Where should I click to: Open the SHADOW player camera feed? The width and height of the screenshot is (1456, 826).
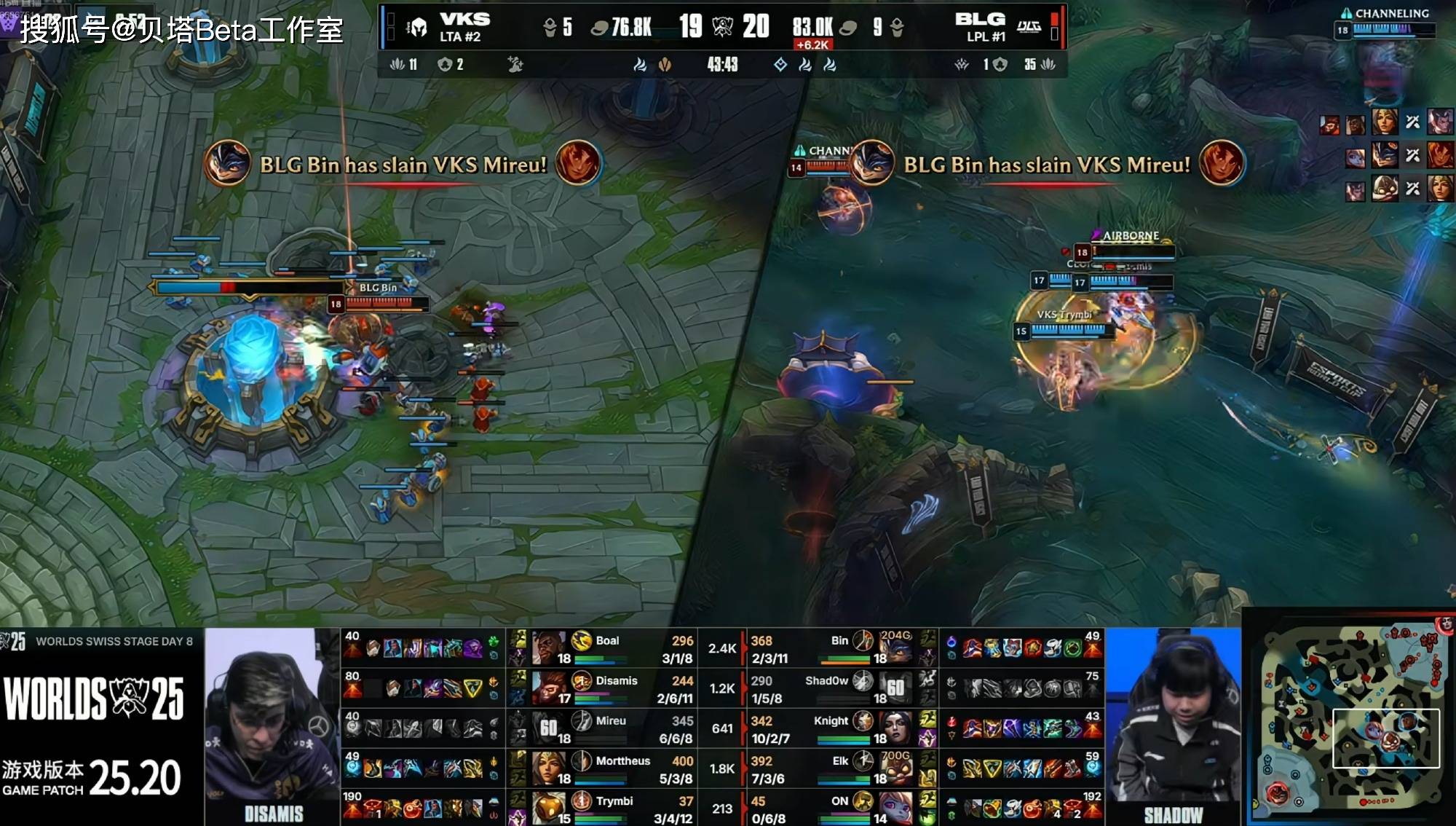tap(1172, 727)
